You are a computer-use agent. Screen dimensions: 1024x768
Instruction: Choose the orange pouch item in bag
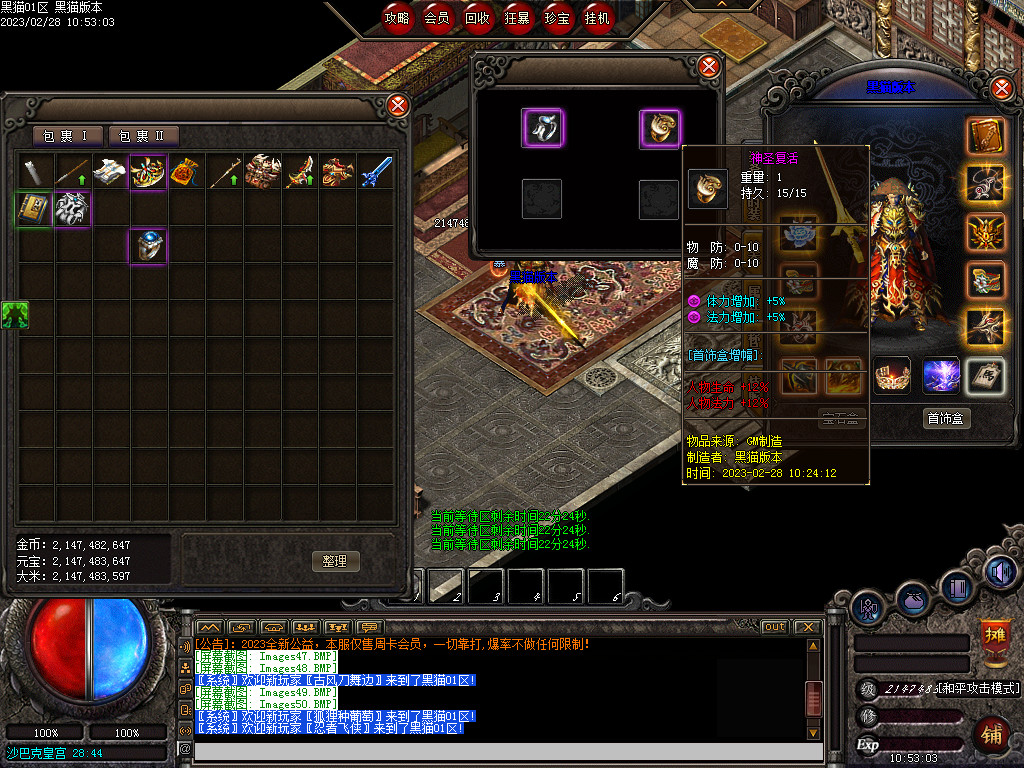(x=186, y=172)
